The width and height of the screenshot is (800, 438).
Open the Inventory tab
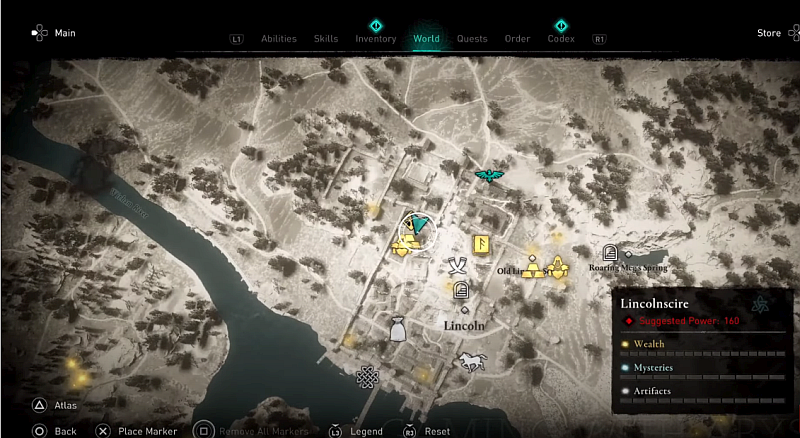click(x=376, y=39)
